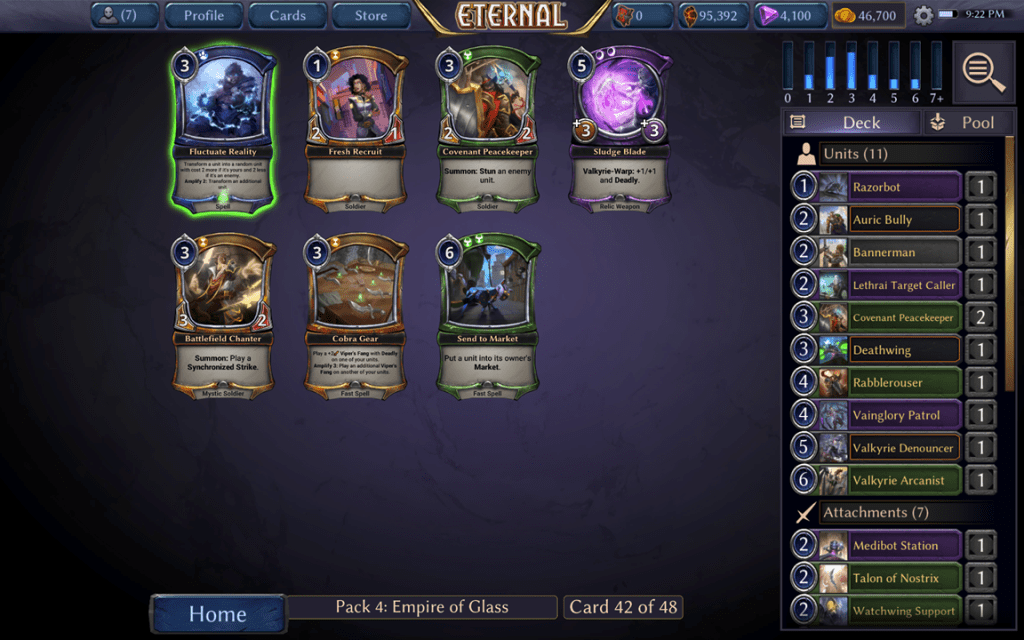Open the Profile menu
1024x640 pixels.
(x=203, y=15)
